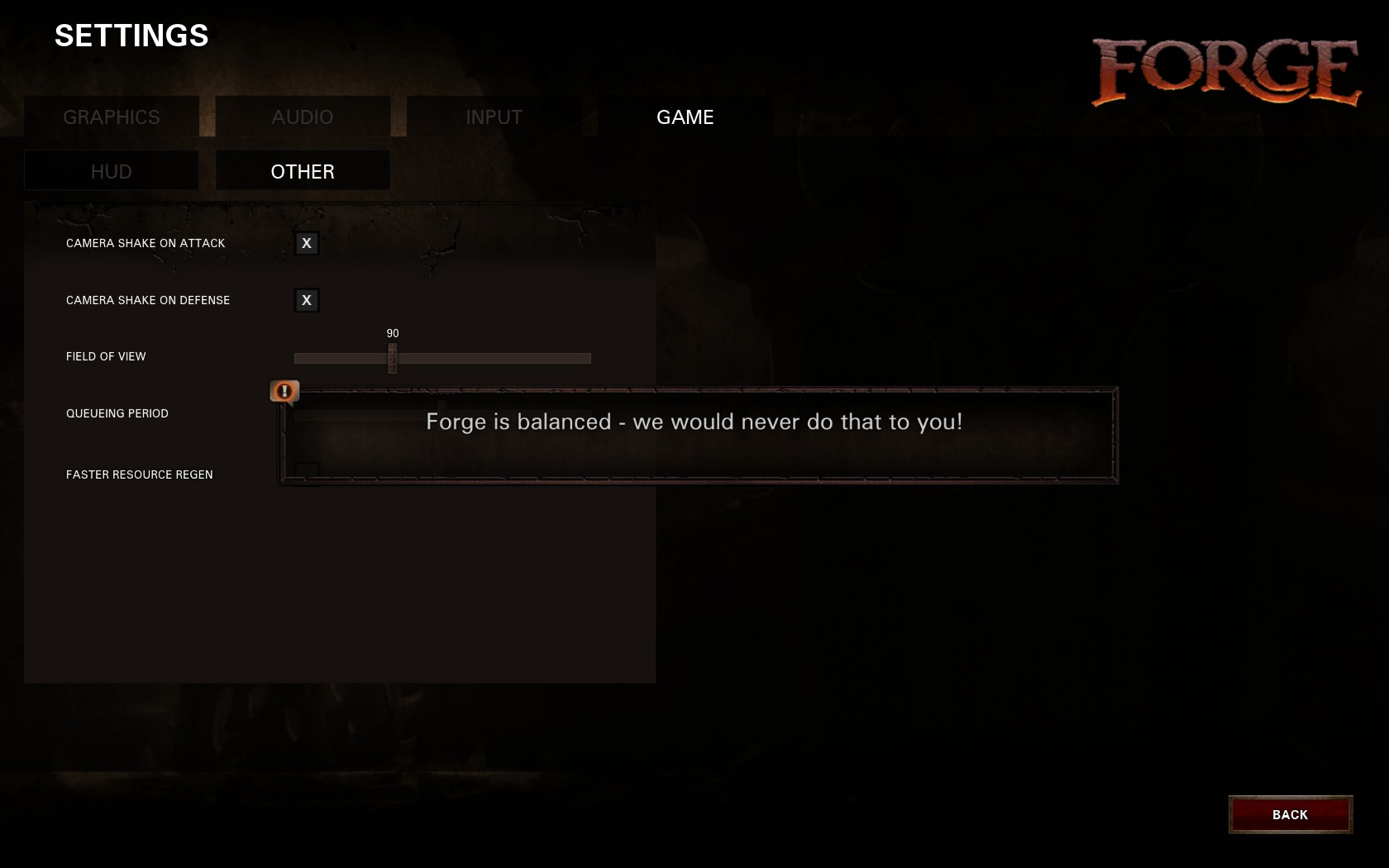
Task: Click the Faster Resource Regen label
Action: tap(138, 475)
